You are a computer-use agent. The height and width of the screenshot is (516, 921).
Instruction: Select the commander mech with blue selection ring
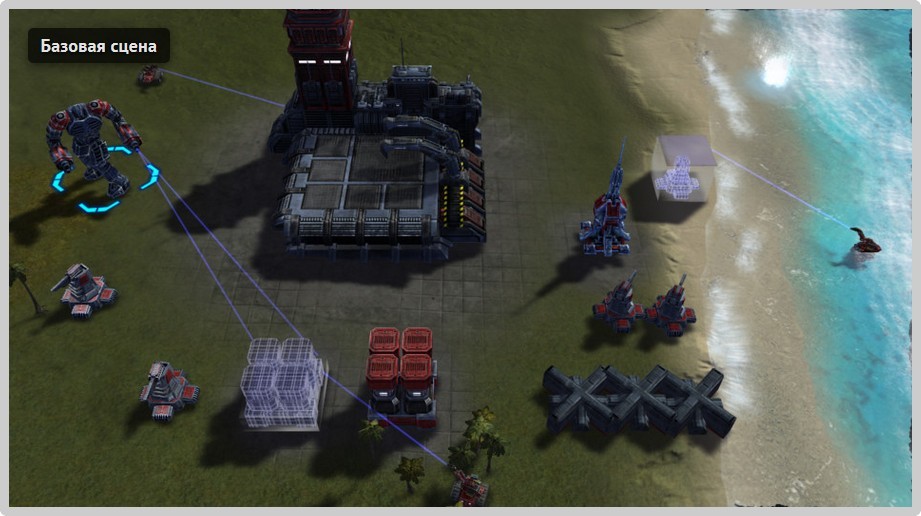click(93, 148)
